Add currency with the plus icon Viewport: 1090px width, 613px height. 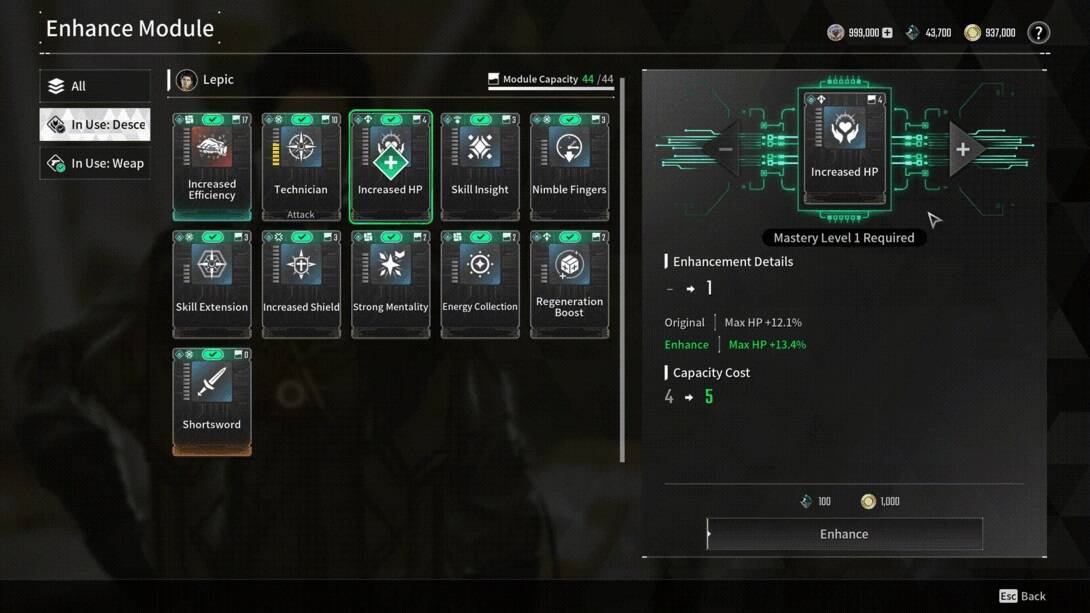click(x=887, y=33)
